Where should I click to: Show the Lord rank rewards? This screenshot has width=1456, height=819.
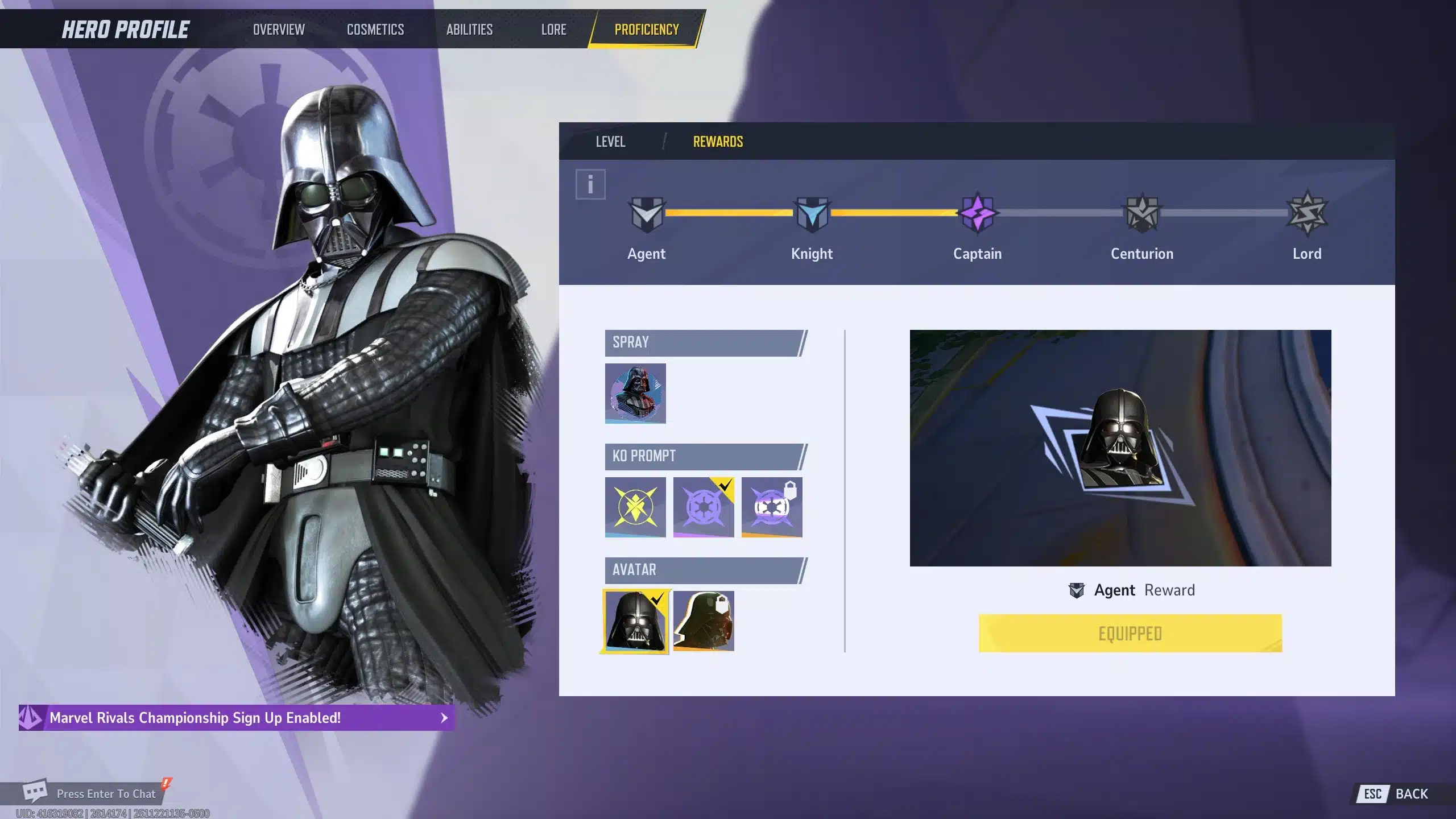(x=1307, y=214)
